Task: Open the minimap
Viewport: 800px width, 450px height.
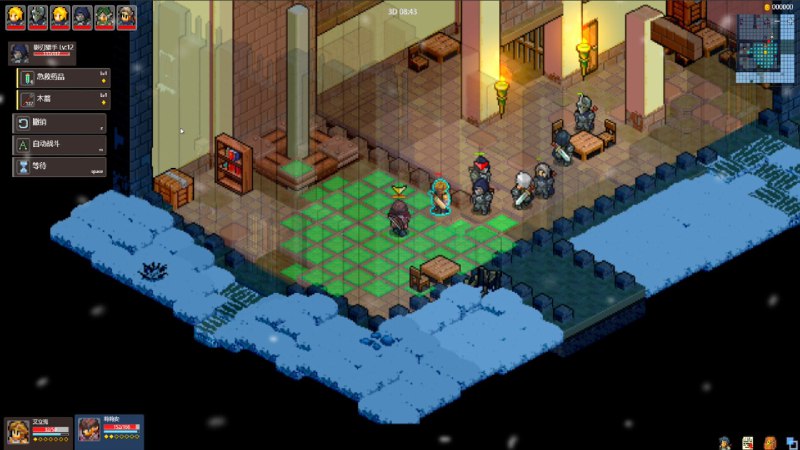Action: [x=767, y=48]
